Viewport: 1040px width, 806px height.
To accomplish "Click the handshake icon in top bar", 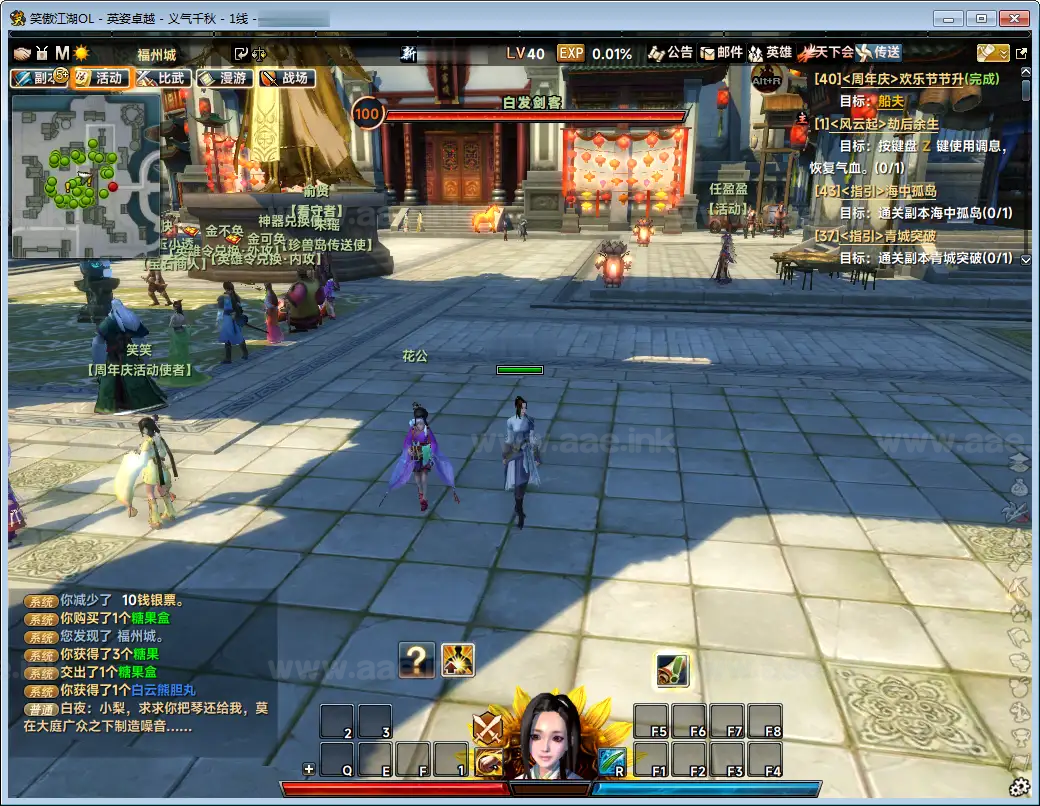I will (23, 53).
